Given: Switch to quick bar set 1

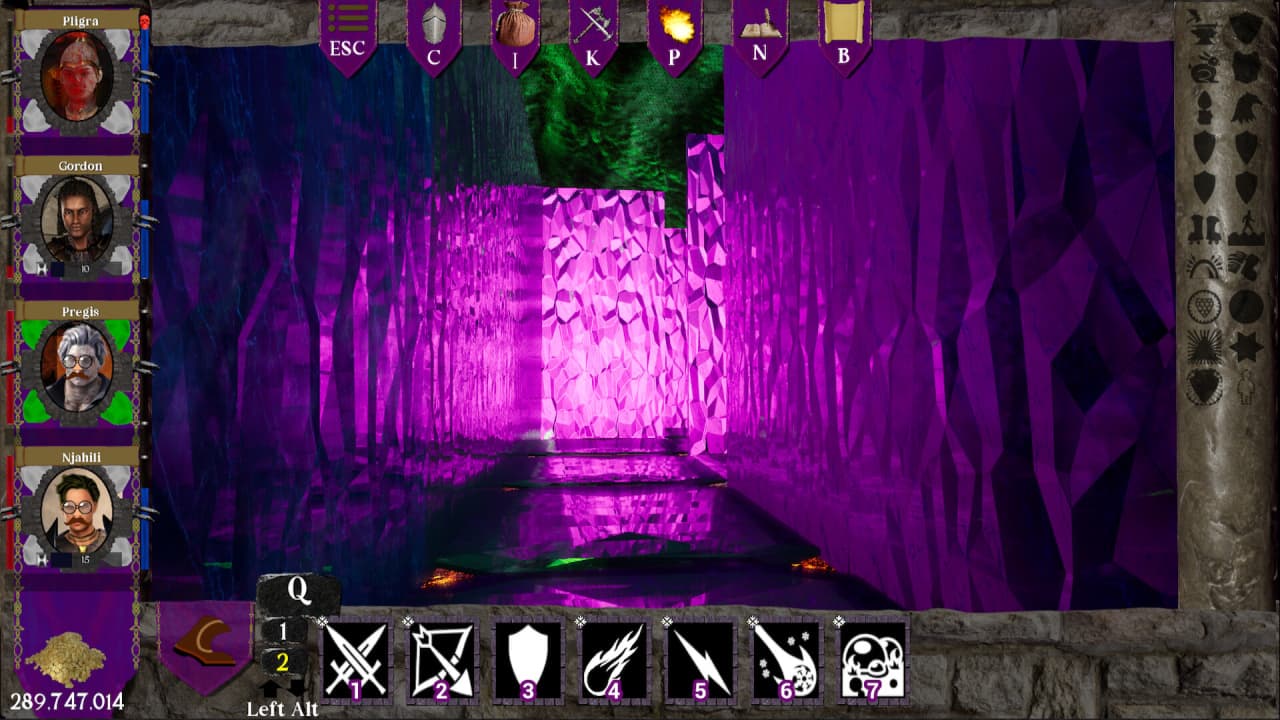Looking at the screenshot, I should click(283, 631).
